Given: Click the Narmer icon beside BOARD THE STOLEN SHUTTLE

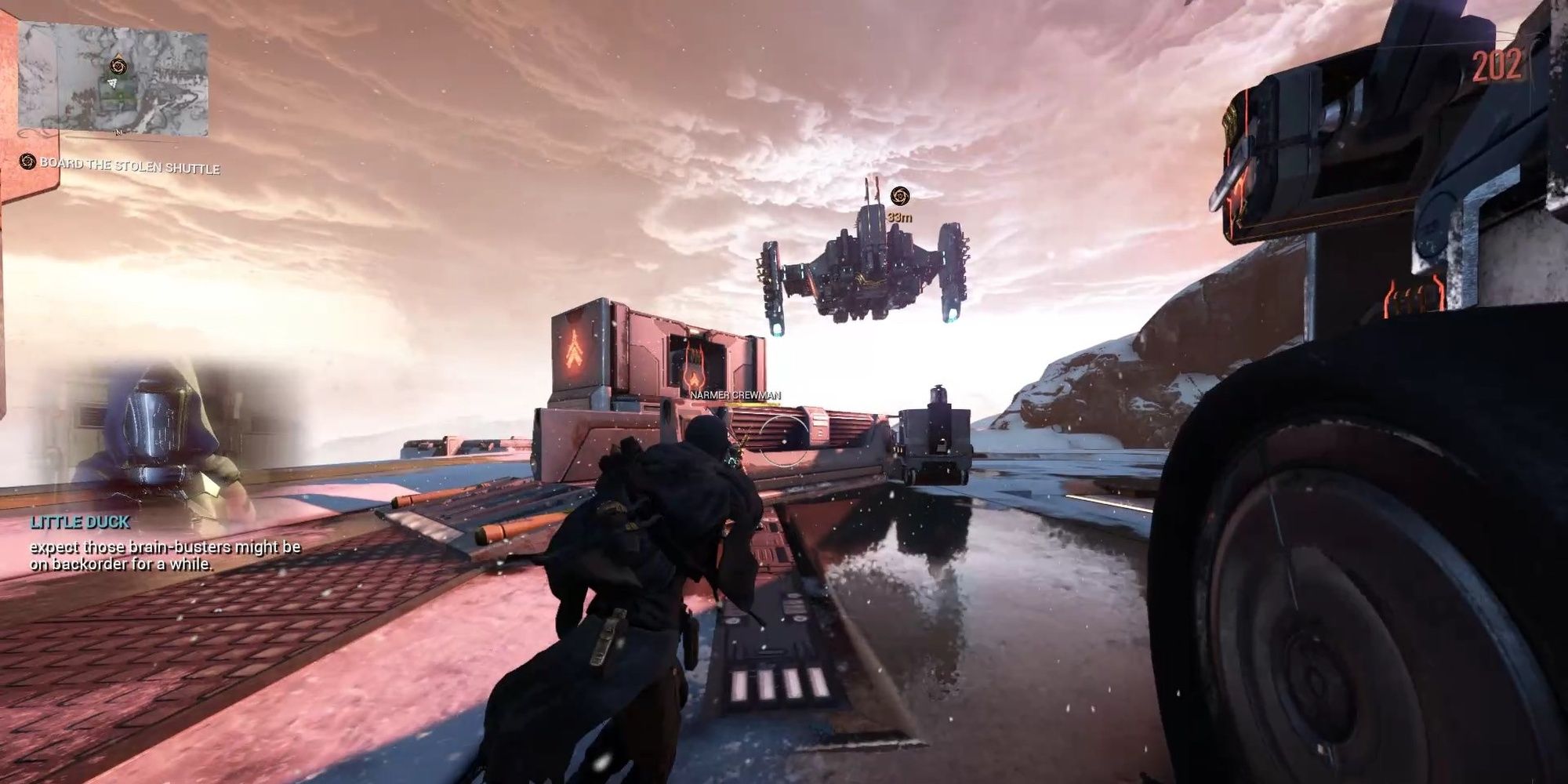Looking at the screenshot, I should coord(27,162).
